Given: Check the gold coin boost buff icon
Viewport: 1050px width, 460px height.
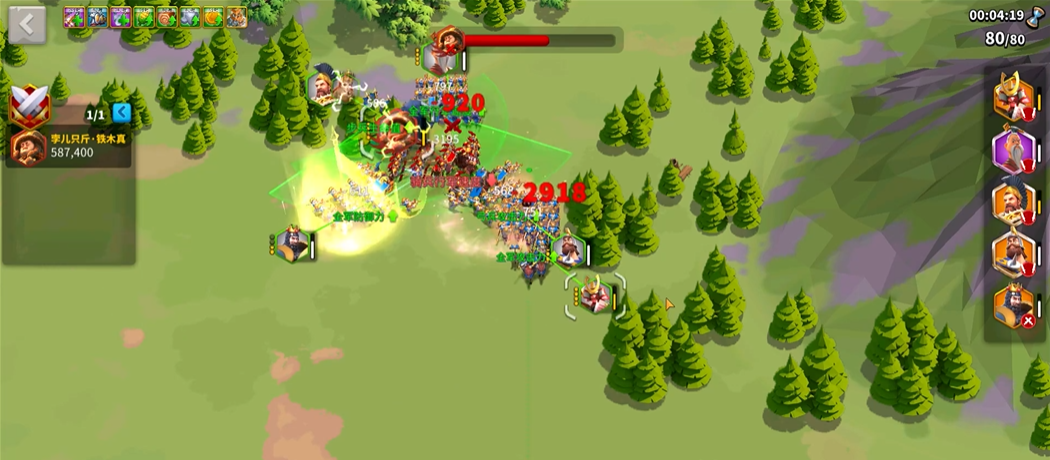Looking at the screenshot, I should 213,17.
